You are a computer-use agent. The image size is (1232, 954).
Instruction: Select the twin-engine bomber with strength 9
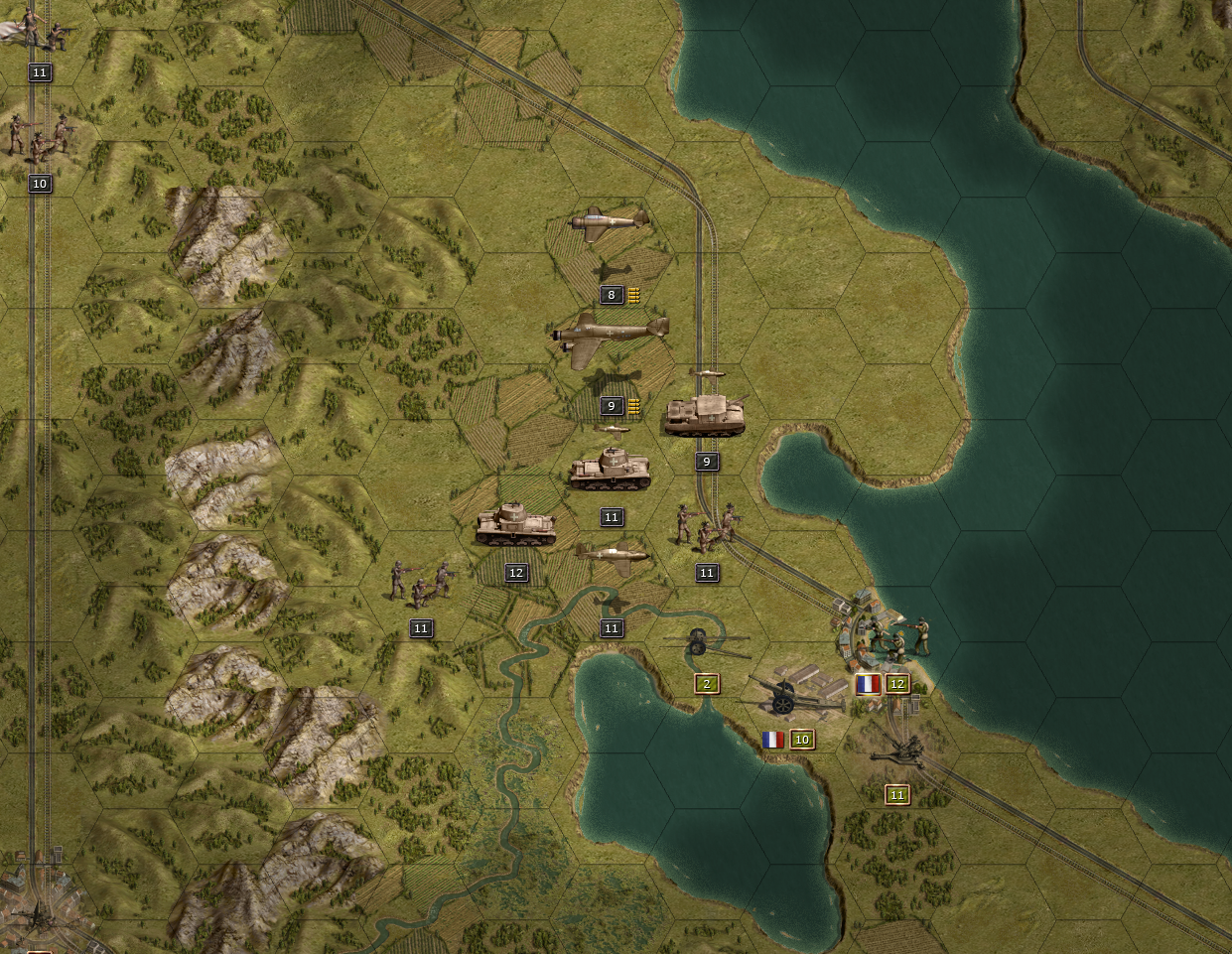point(610,338)
